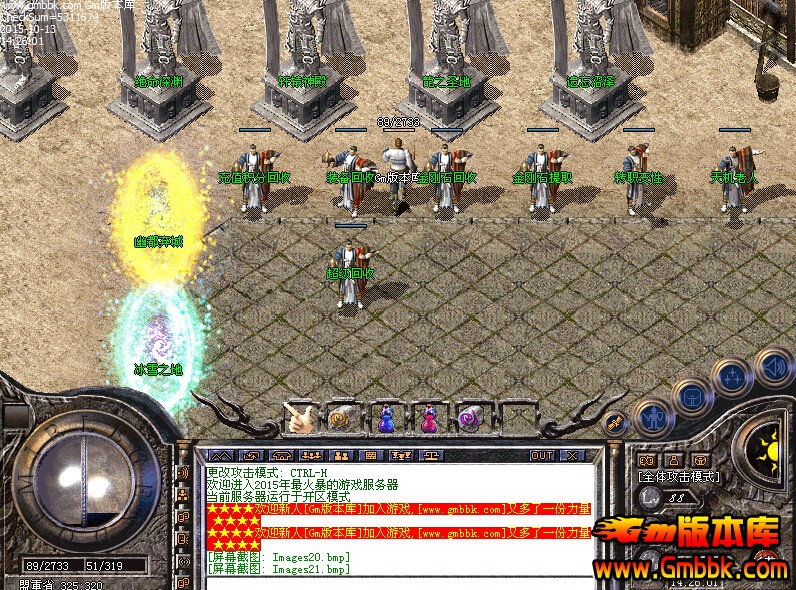Toggle the broadcast signal icon beside chat
The width and height of the screenshot is (796, 590).
[182, 472]
